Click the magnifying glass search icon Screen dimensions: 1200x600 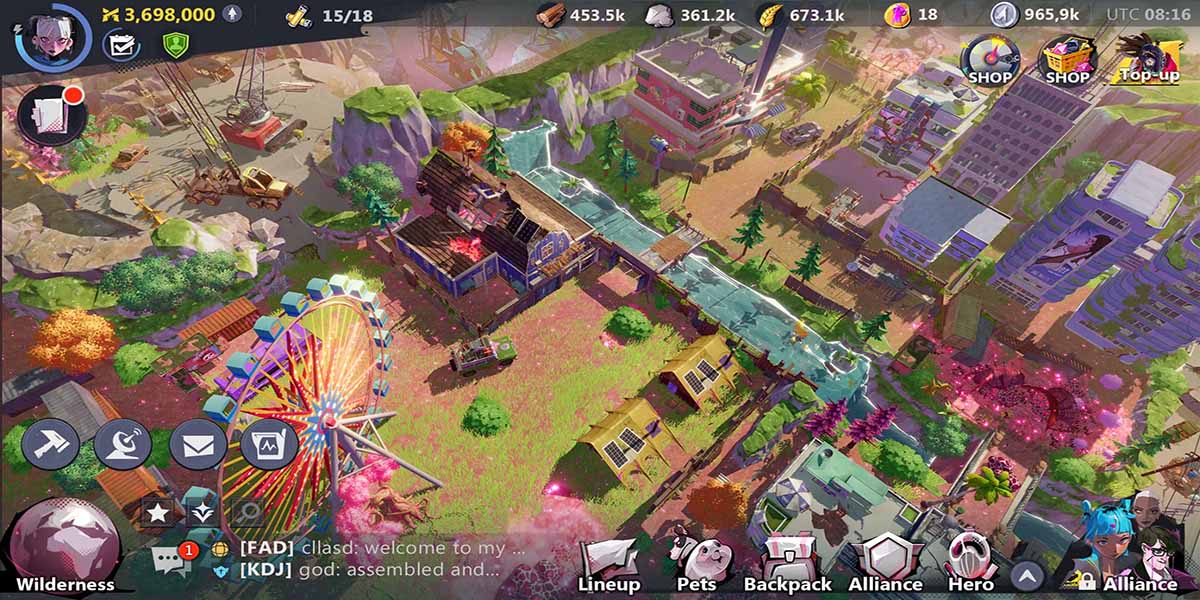(246, 513)
